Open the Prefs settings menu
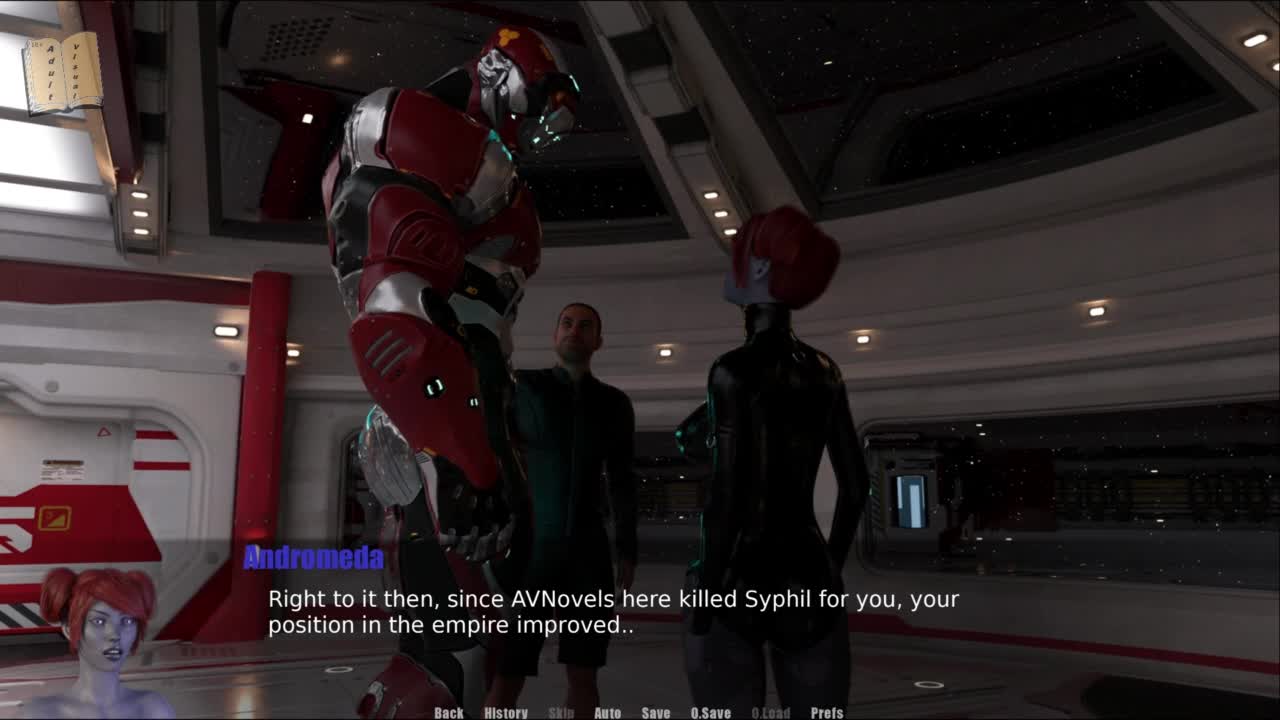Viewport: 1280px width, 720px height. pyautogui.click(x=827, y=713)
